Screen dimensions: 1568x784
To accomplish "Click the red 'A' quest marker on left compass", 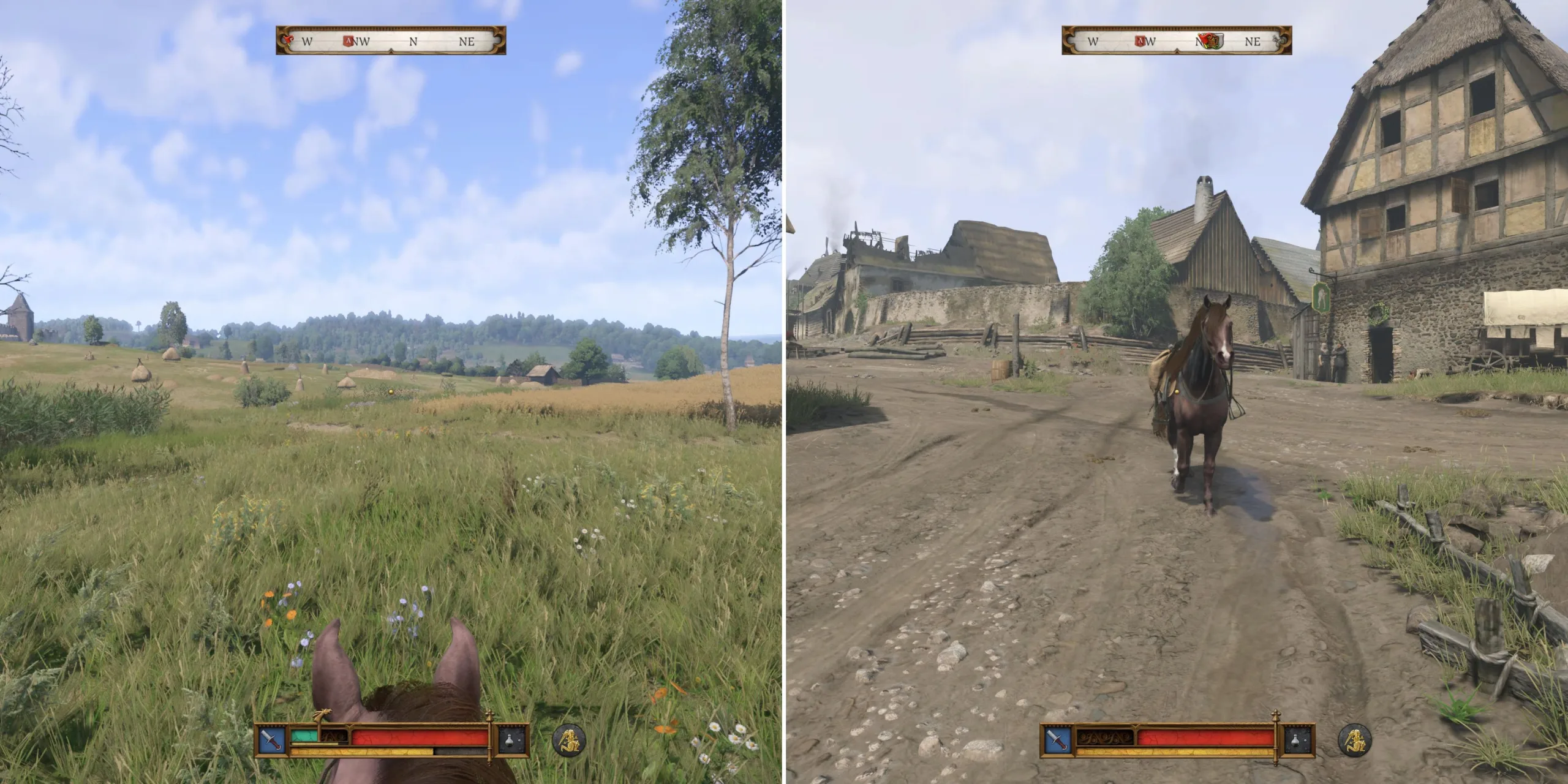I will click(349, 40).
